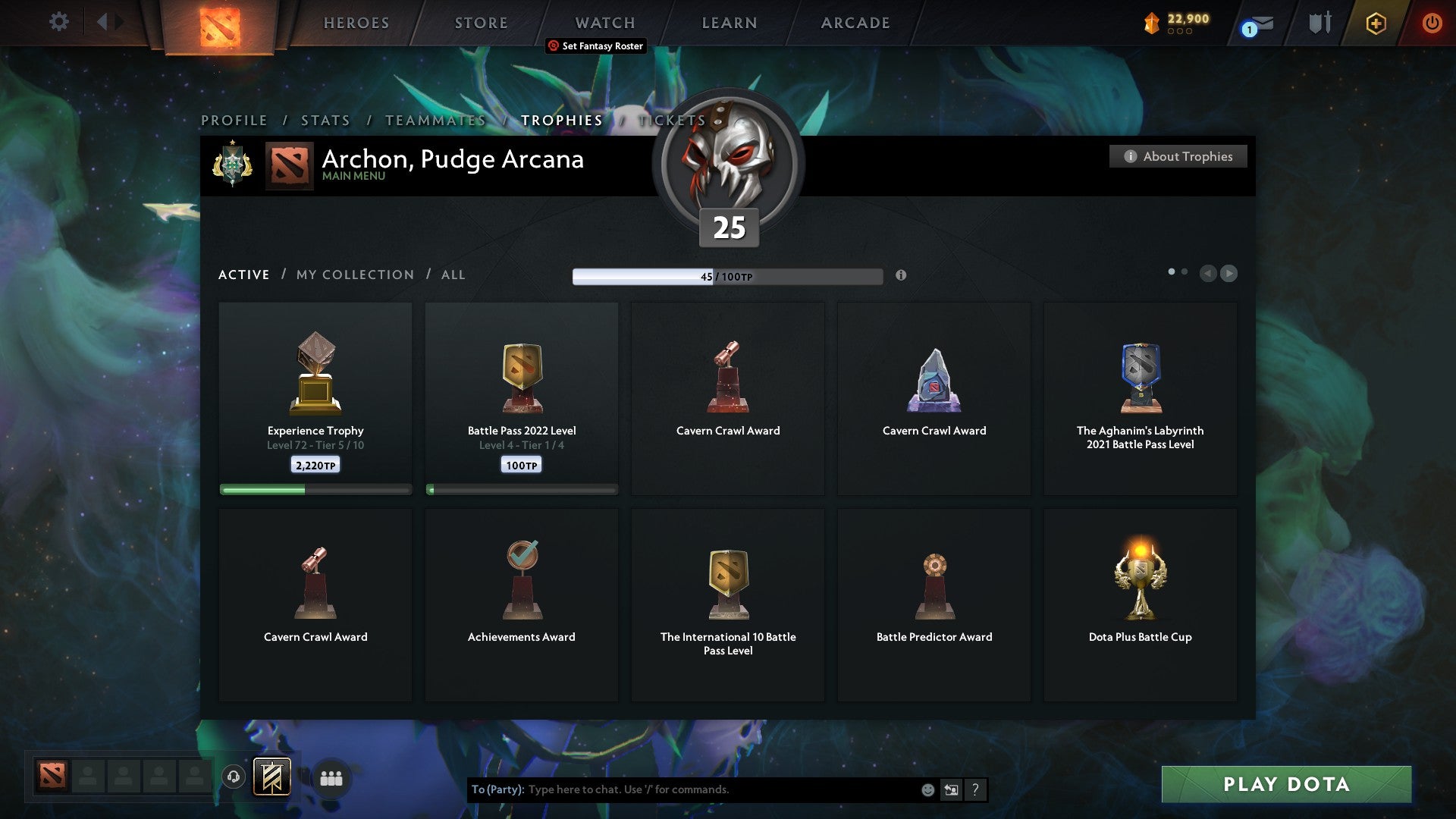Click the PLAY DOTA button

point(1285,785)
